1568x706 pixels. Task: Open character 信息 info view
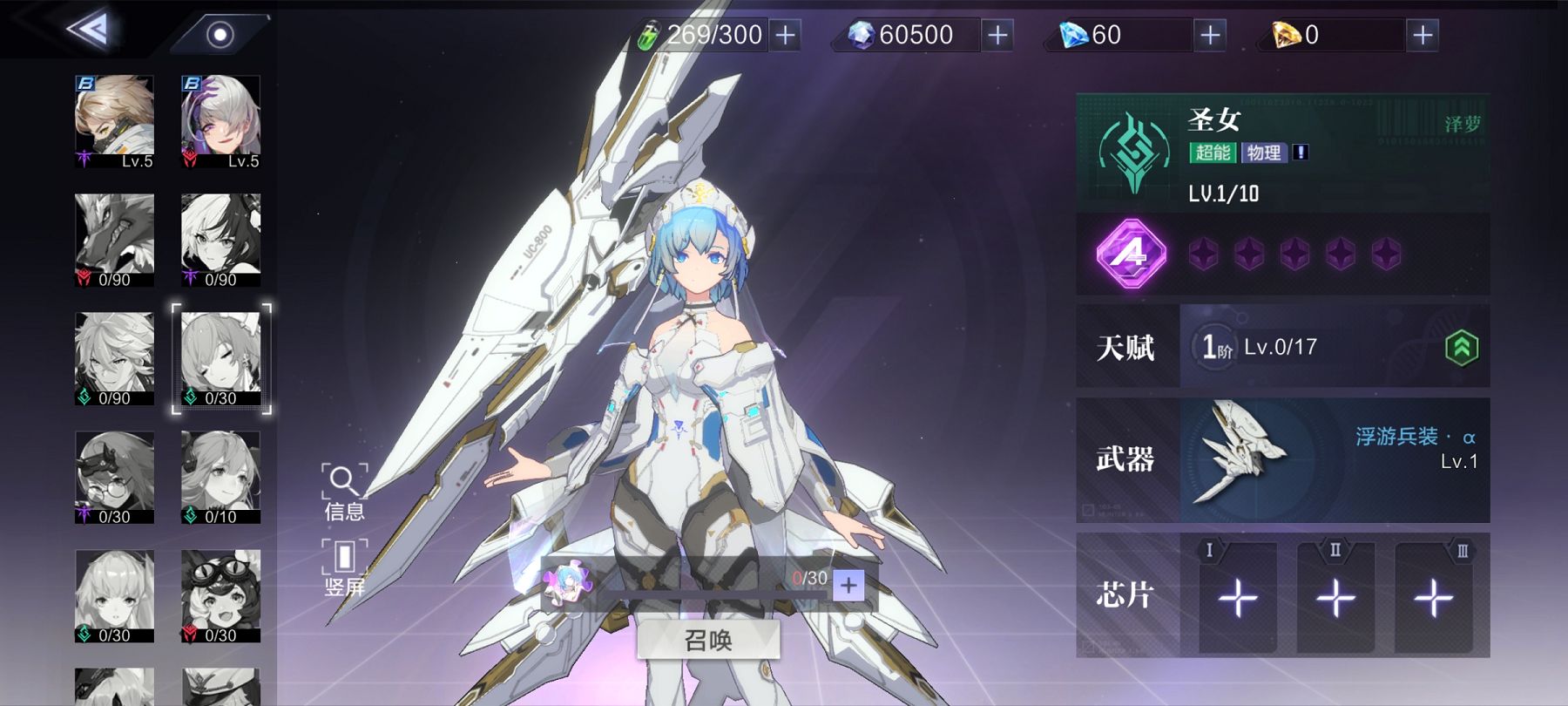(344, 492)
